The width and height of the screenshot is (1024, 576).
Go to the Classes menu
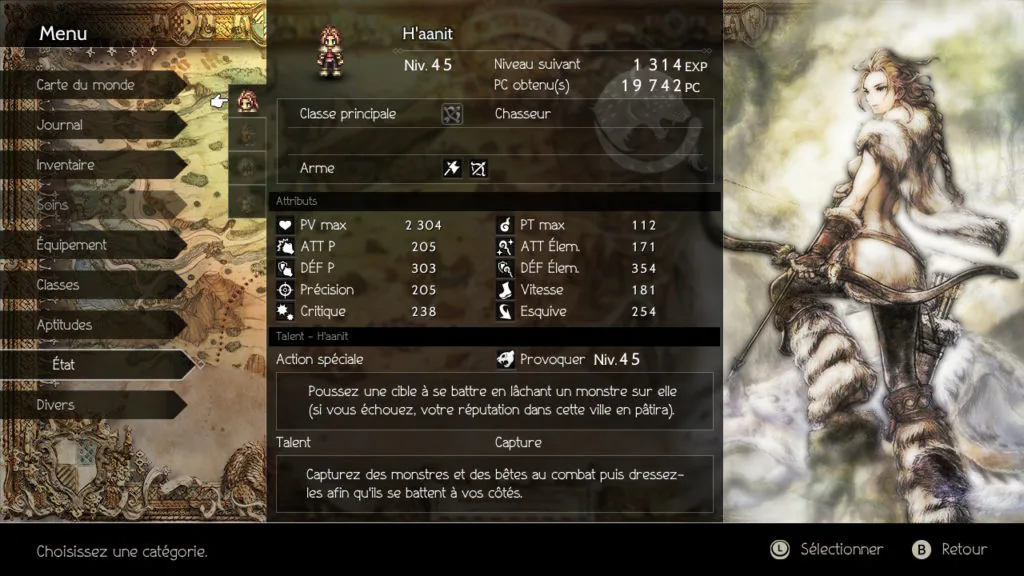tap(58, 285)
